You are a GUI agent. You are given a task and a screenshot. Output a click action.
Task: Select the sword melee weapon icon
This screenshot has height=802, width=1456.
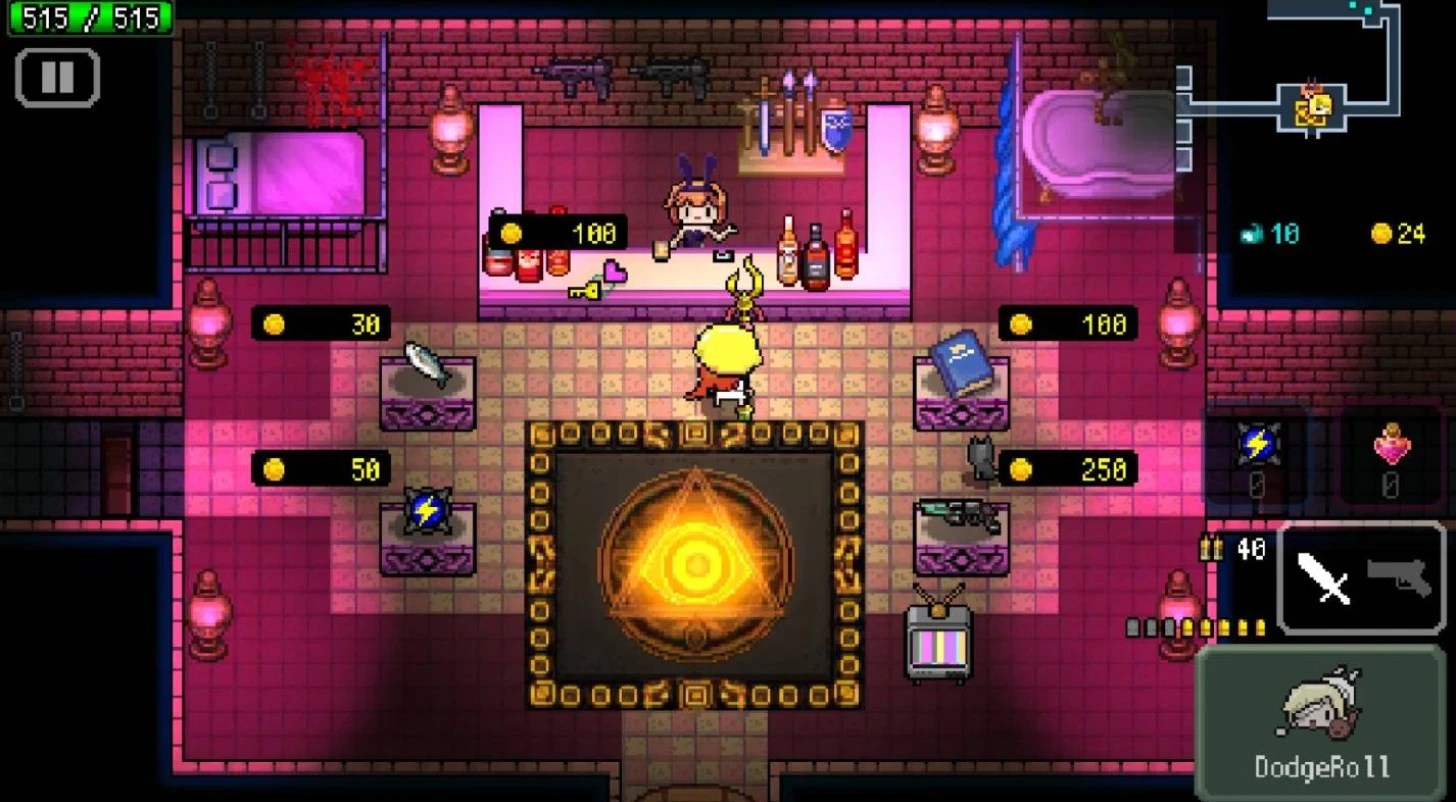pyautogui.click(x=1320, y=580)
